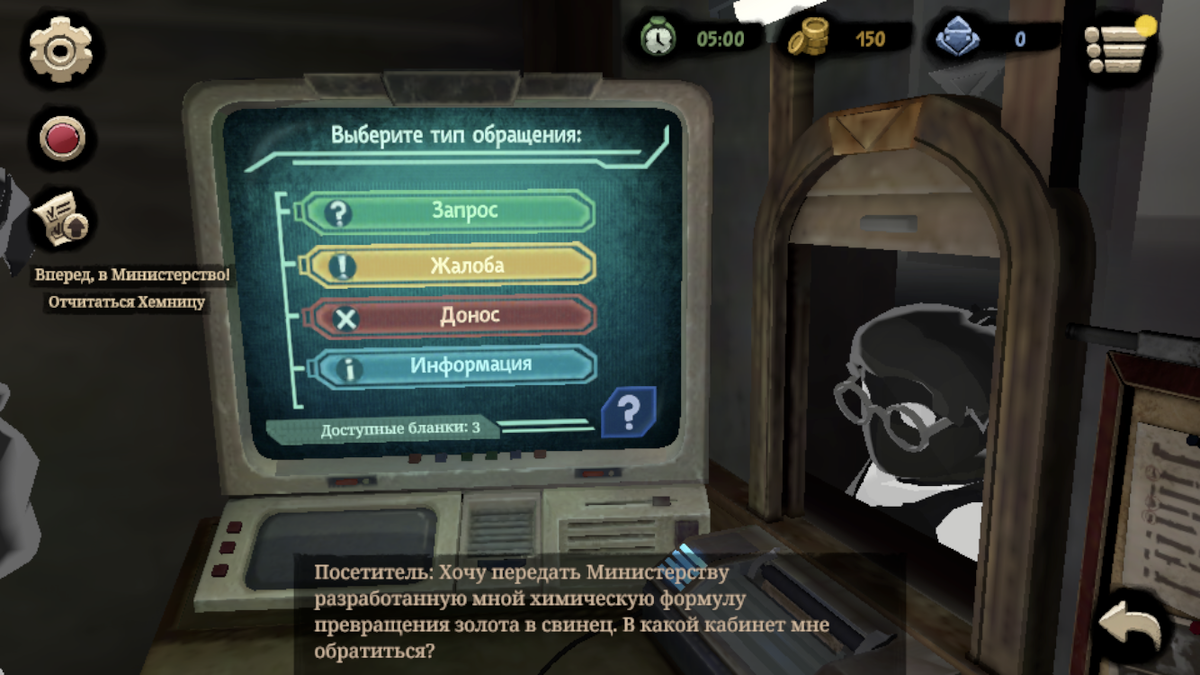
Task: Pick the red Донос option
Action: point(447,316)
